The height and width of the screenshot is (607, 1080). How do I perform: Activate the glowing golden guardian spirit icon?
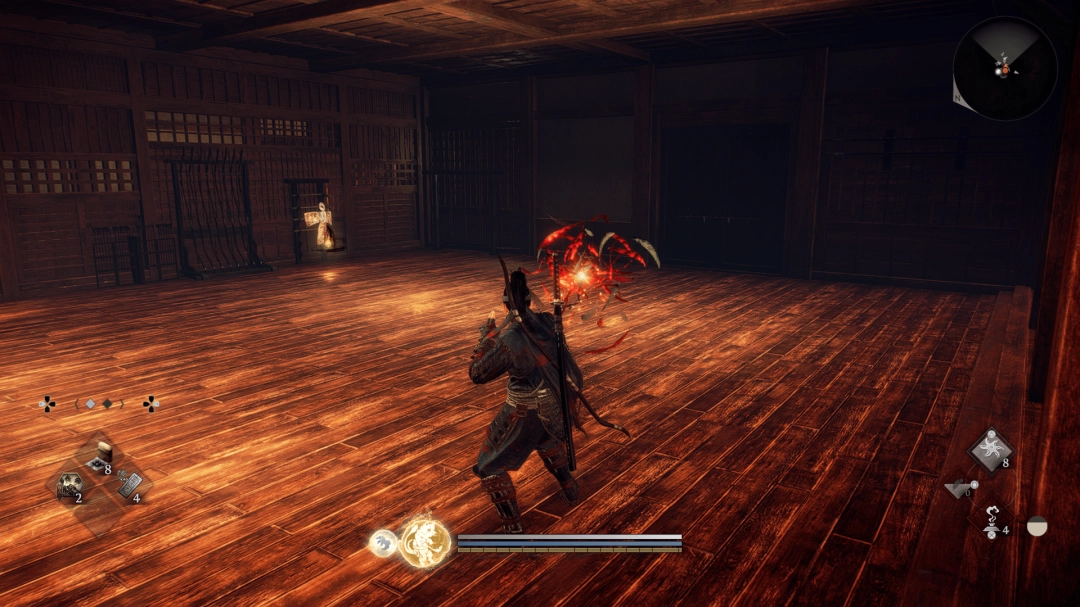424,542
